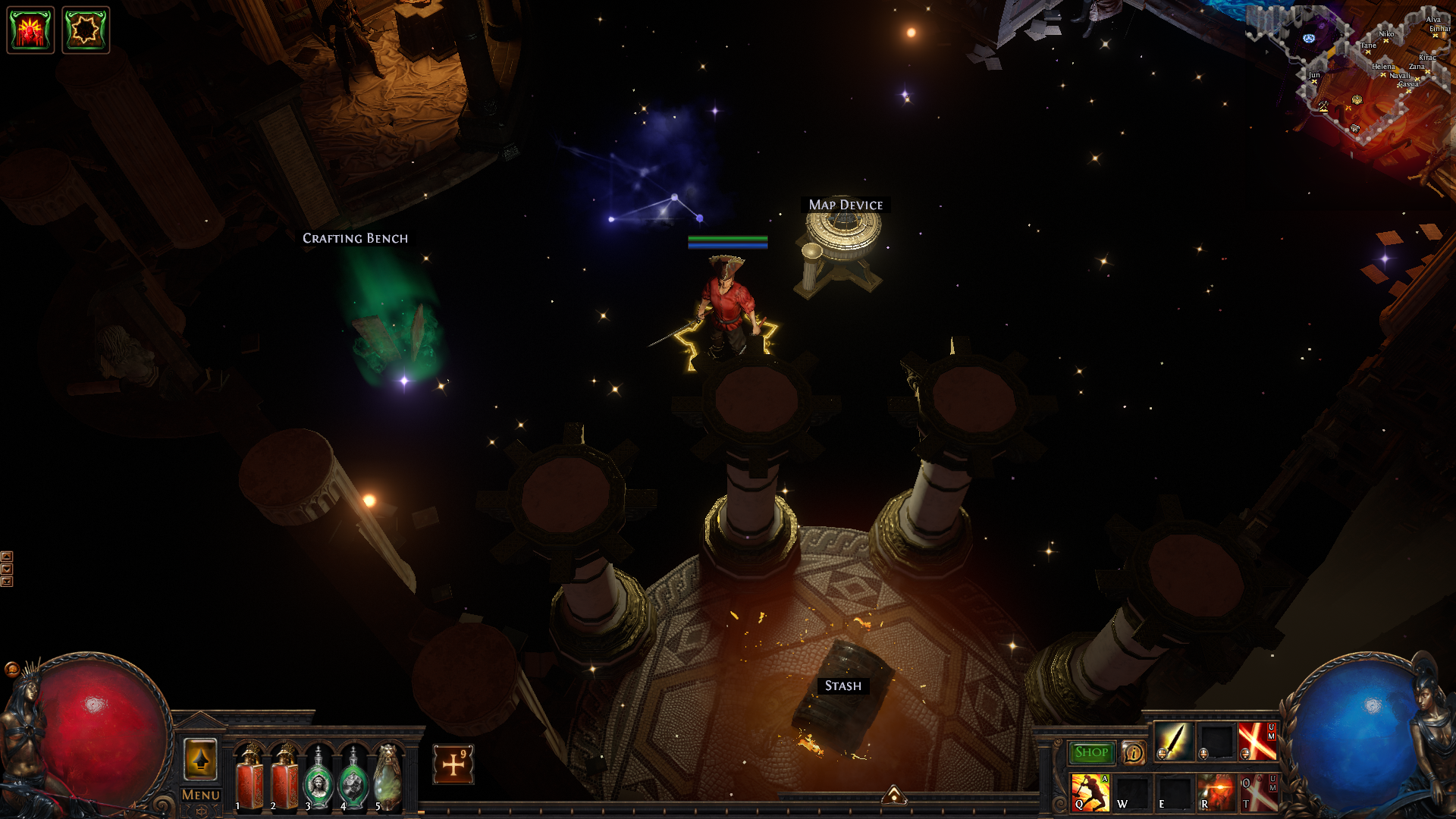Screen dimensions: 1456x819
Task: Select the glowing dagger skill icon
Action: [x=1174, y=741]
